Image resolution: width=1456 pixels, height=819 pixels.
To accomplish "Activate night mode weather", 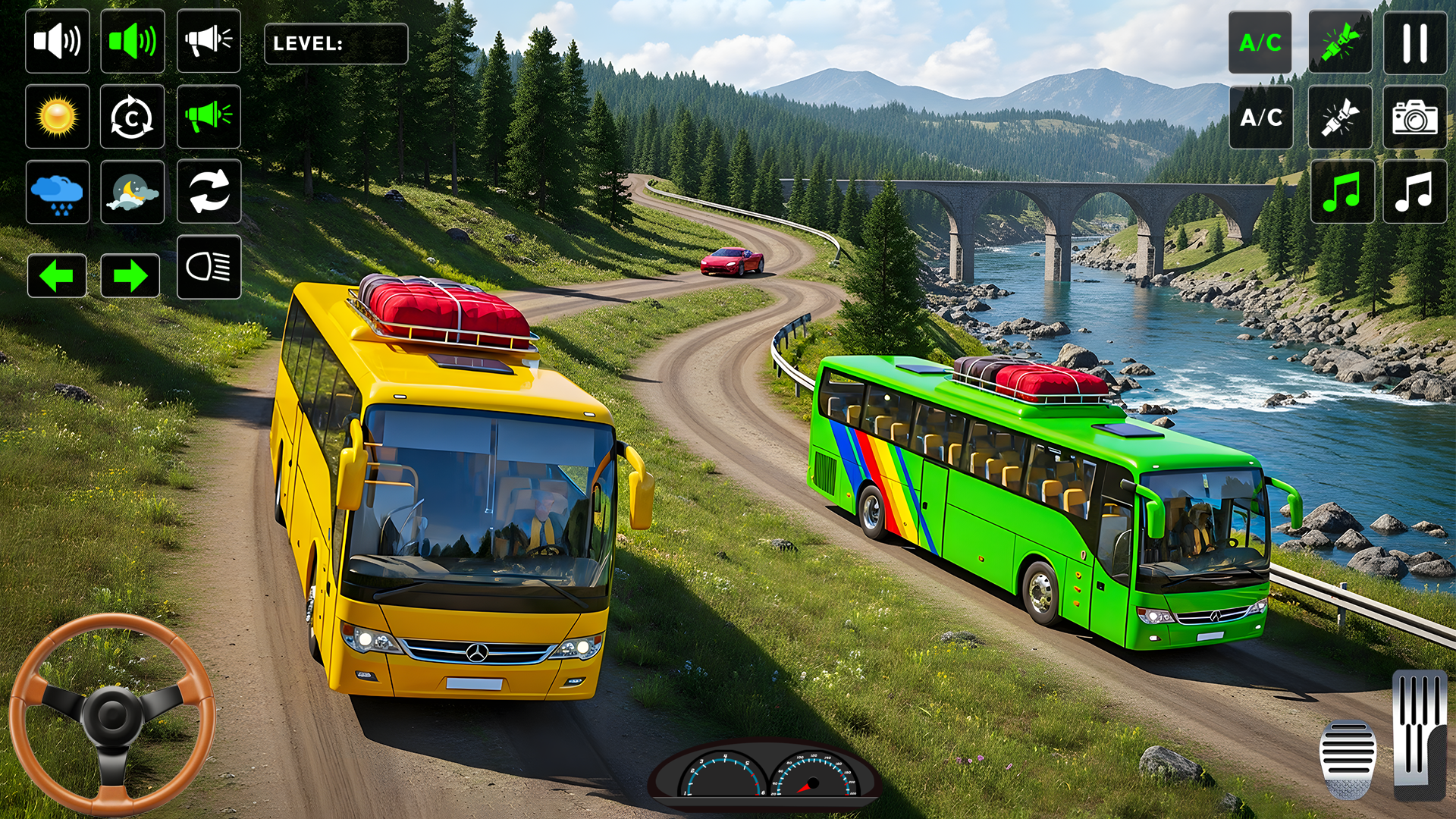I will coord(133,193).
